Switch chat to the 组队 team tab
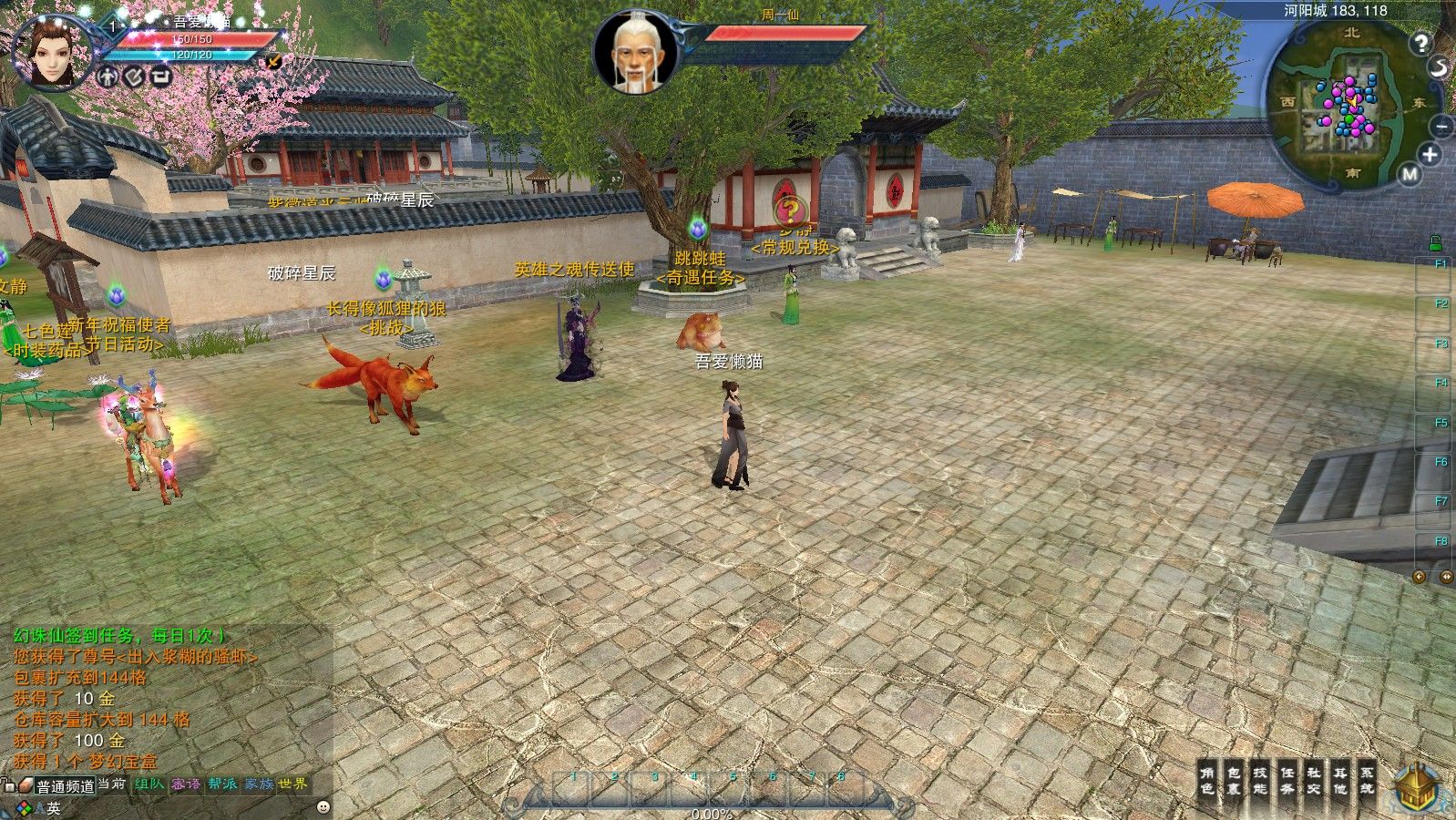This screenshot has width=1456, height=820. (149, 784)
